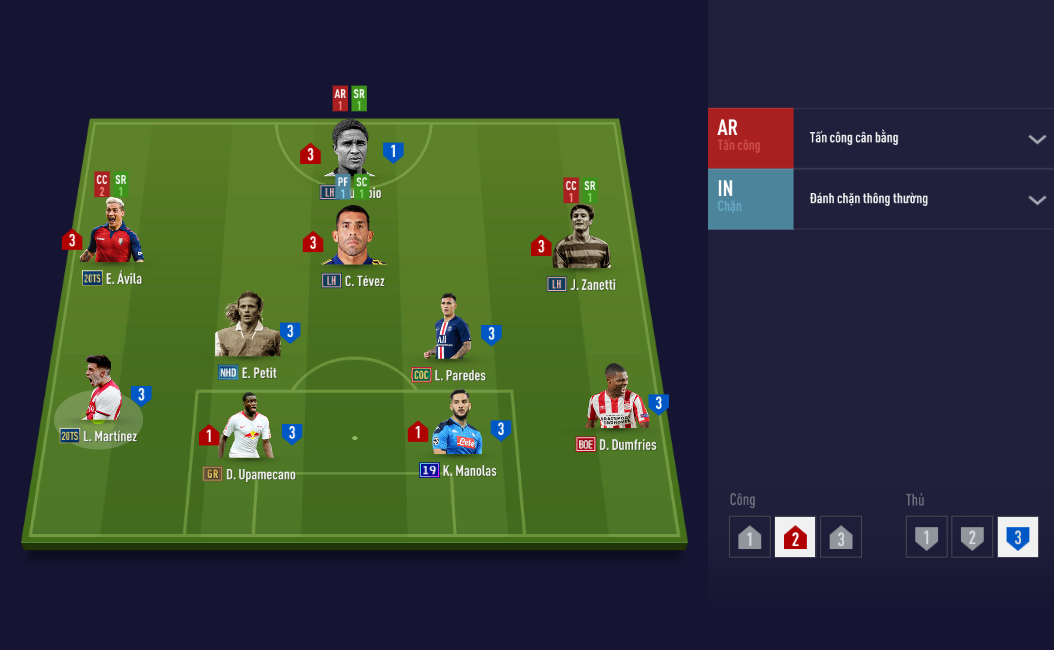Pick D. Dumfries on the right flank
Screen dimensions: 1054x650
tap(618, 400)
